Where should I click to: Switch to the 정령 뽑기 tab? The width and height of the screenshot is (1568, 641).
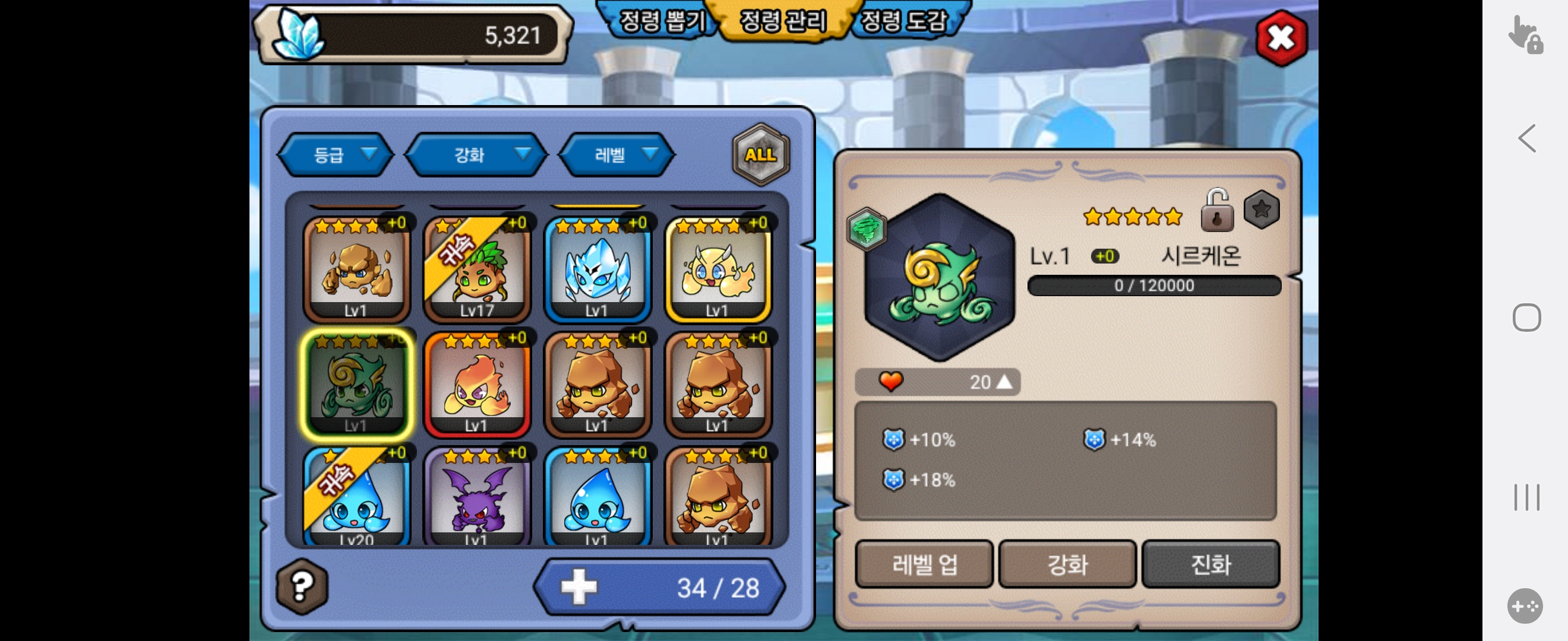[661, 21]
